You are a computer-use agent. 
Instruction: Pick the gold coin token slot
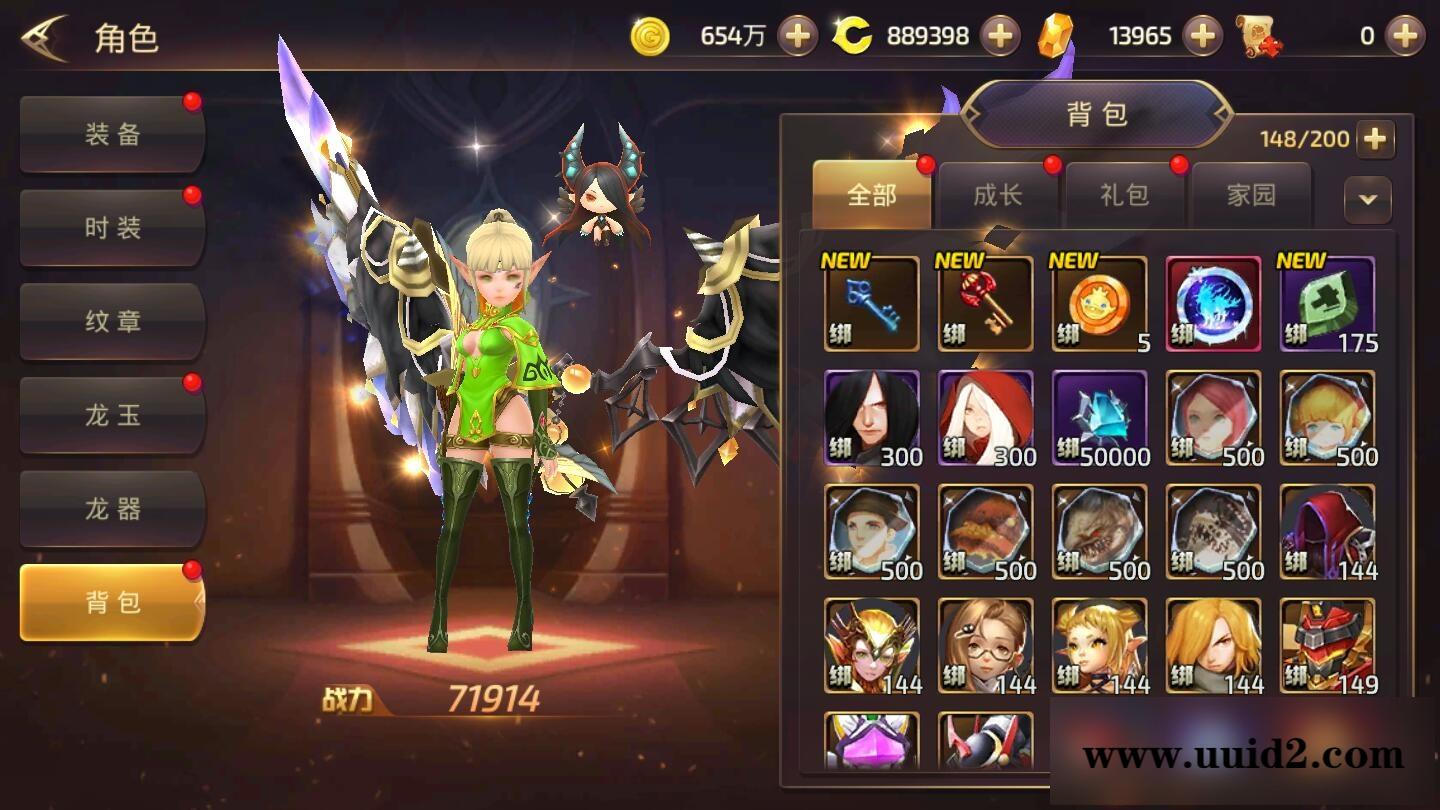click(x=1099, y=304)
